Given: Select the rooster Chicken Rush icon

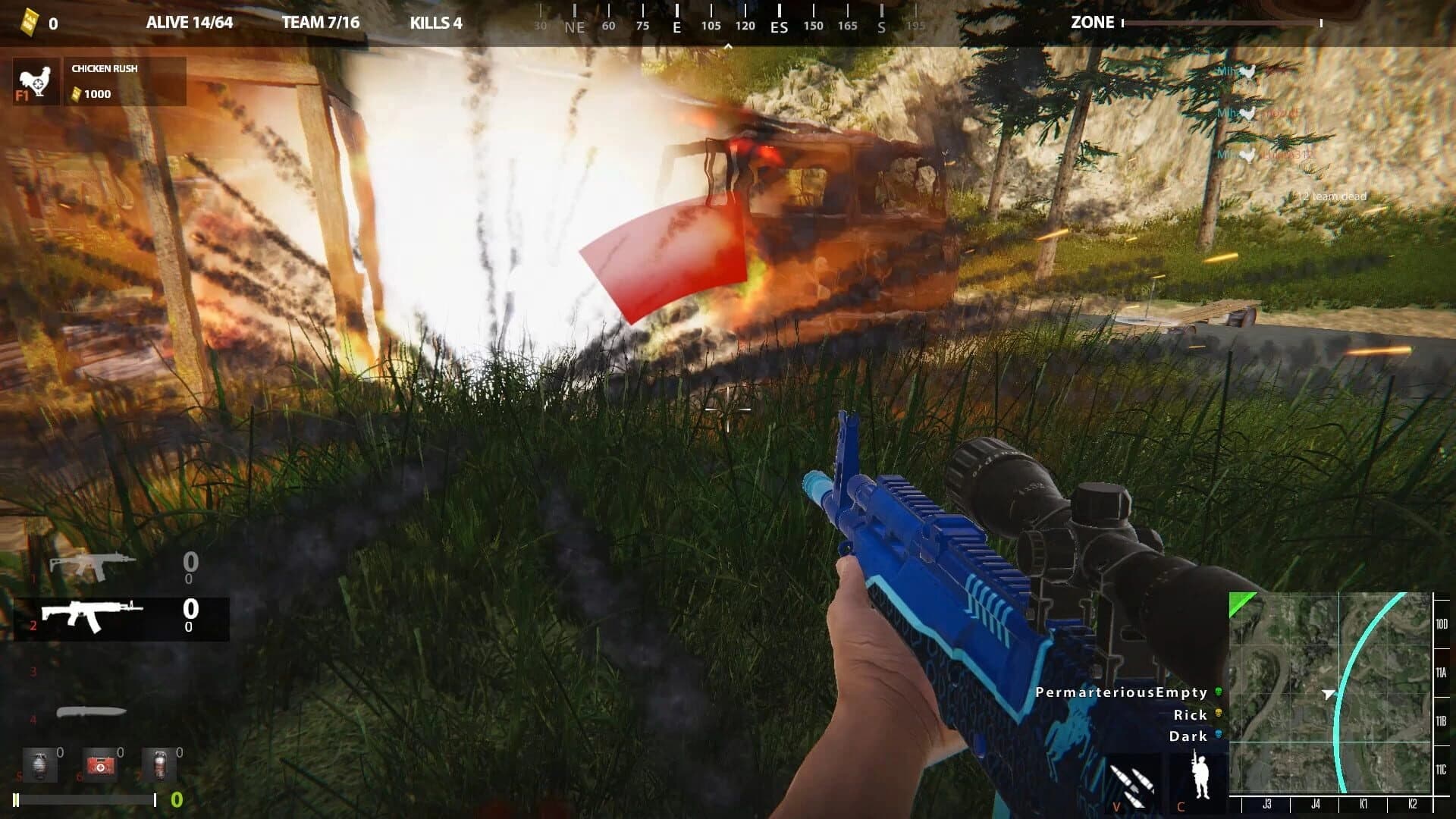Looking at the screenshot, I should (36, 80).
